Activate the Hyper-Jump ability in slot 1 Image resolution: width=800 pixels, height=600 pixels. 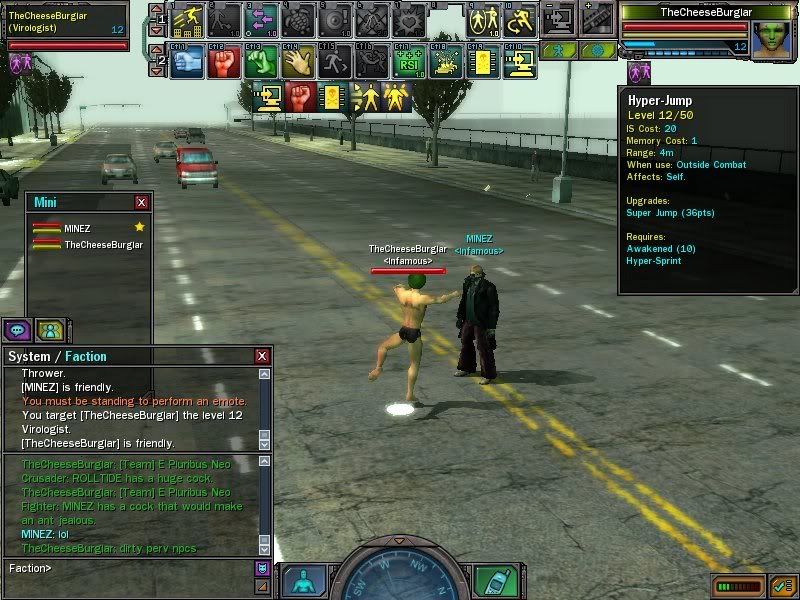pos(188,19)
